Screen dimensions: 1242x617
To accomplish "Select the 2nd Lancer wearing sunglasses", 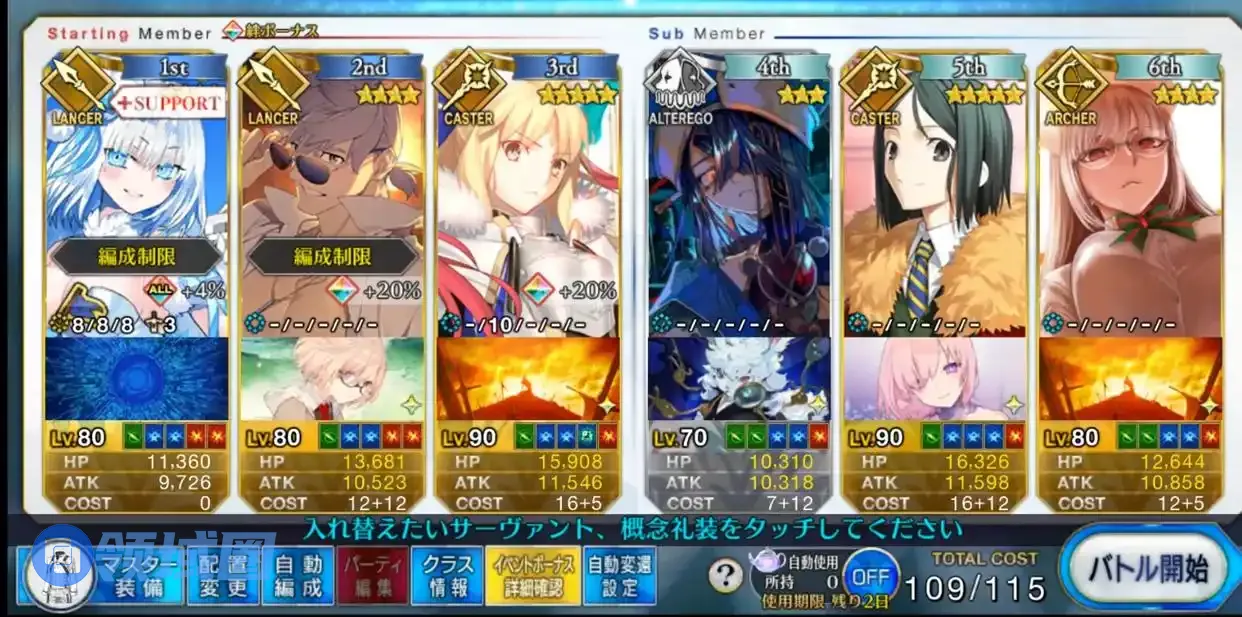I will click(x=331, y=190).
